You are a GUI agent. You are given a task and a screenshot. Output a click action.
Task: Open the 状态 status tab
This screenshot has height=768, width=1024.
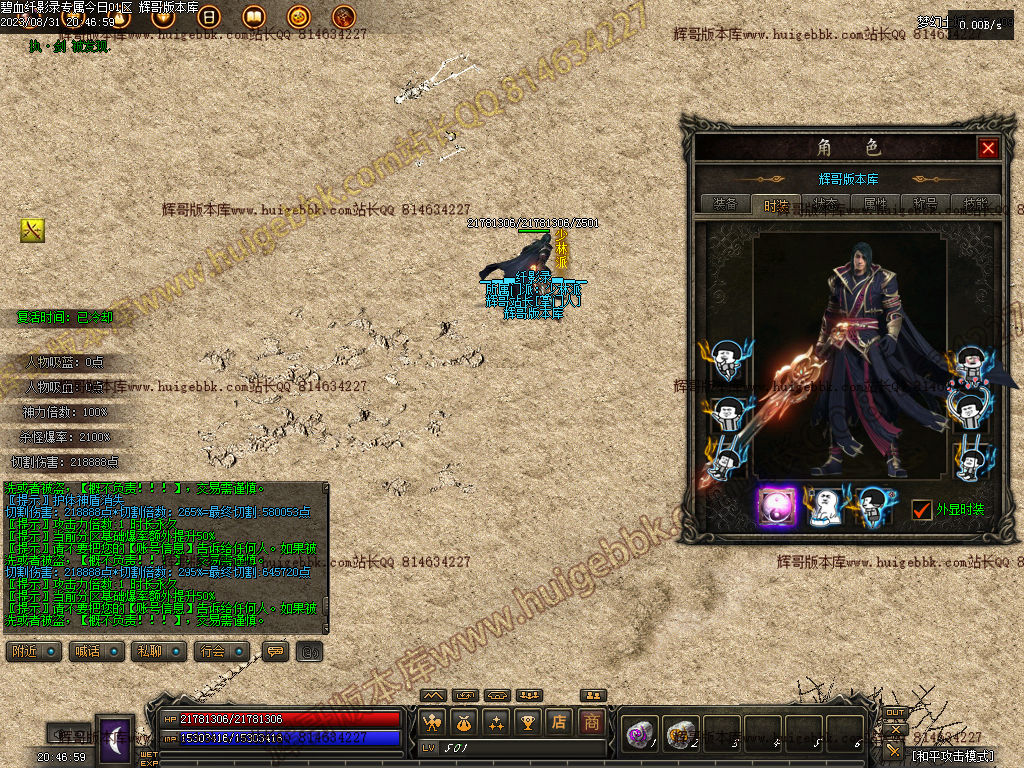point(825,203)
